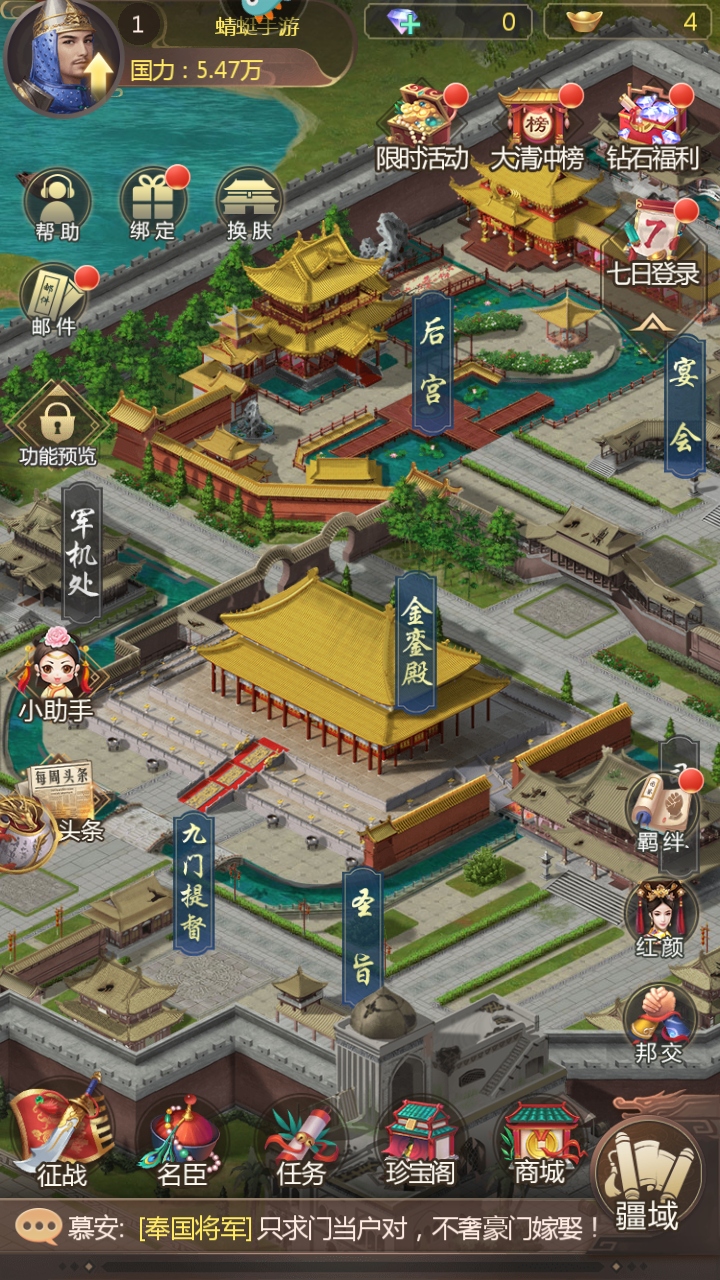Open the 商城 shop menu
Viewport: 720px width, 1280px height.
click(540, 1140)
